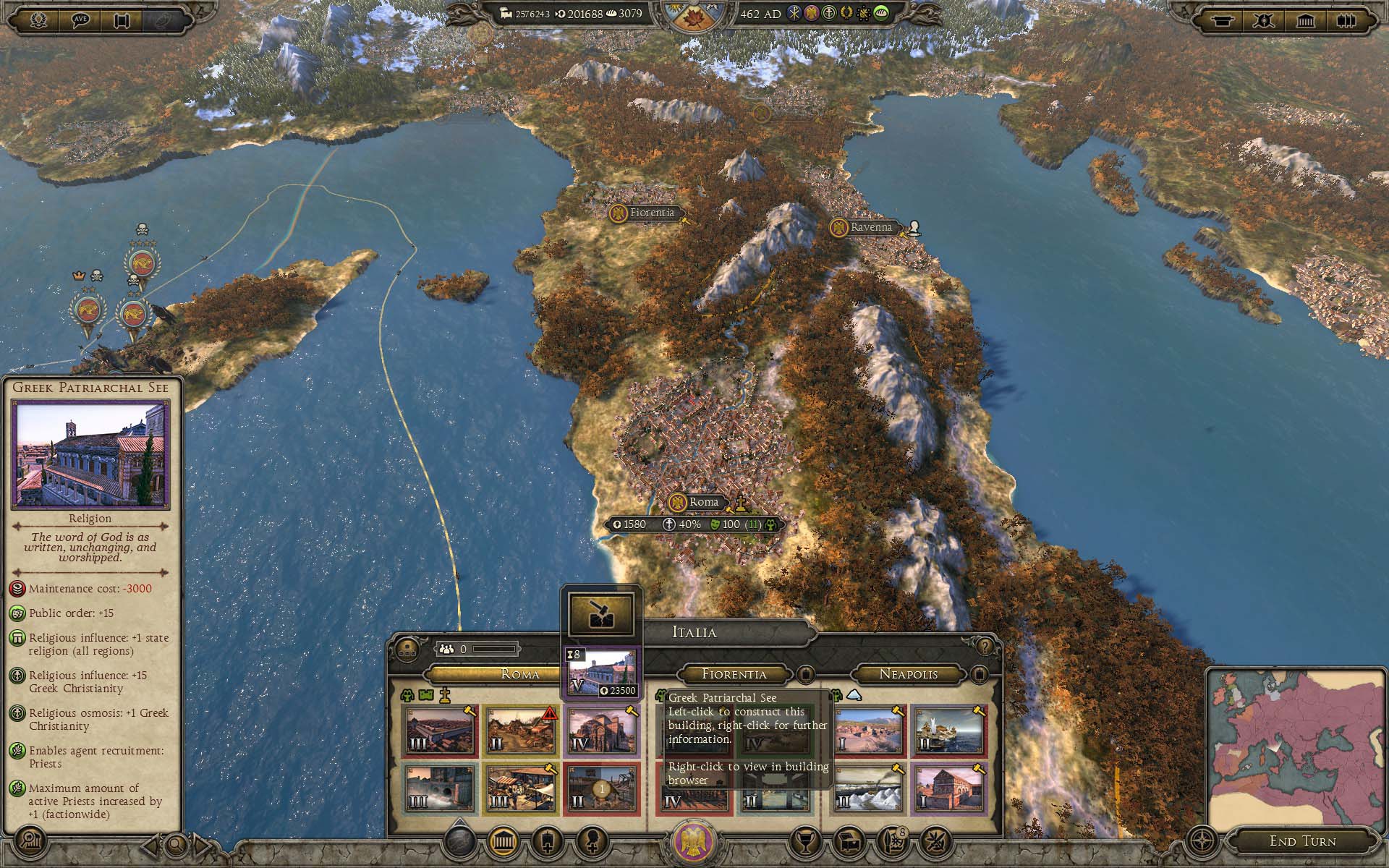The height and width of the screenshot is (868, 1389).
Task: Select Roma's building slot with warning triangle
Action: tap(521, 731)
